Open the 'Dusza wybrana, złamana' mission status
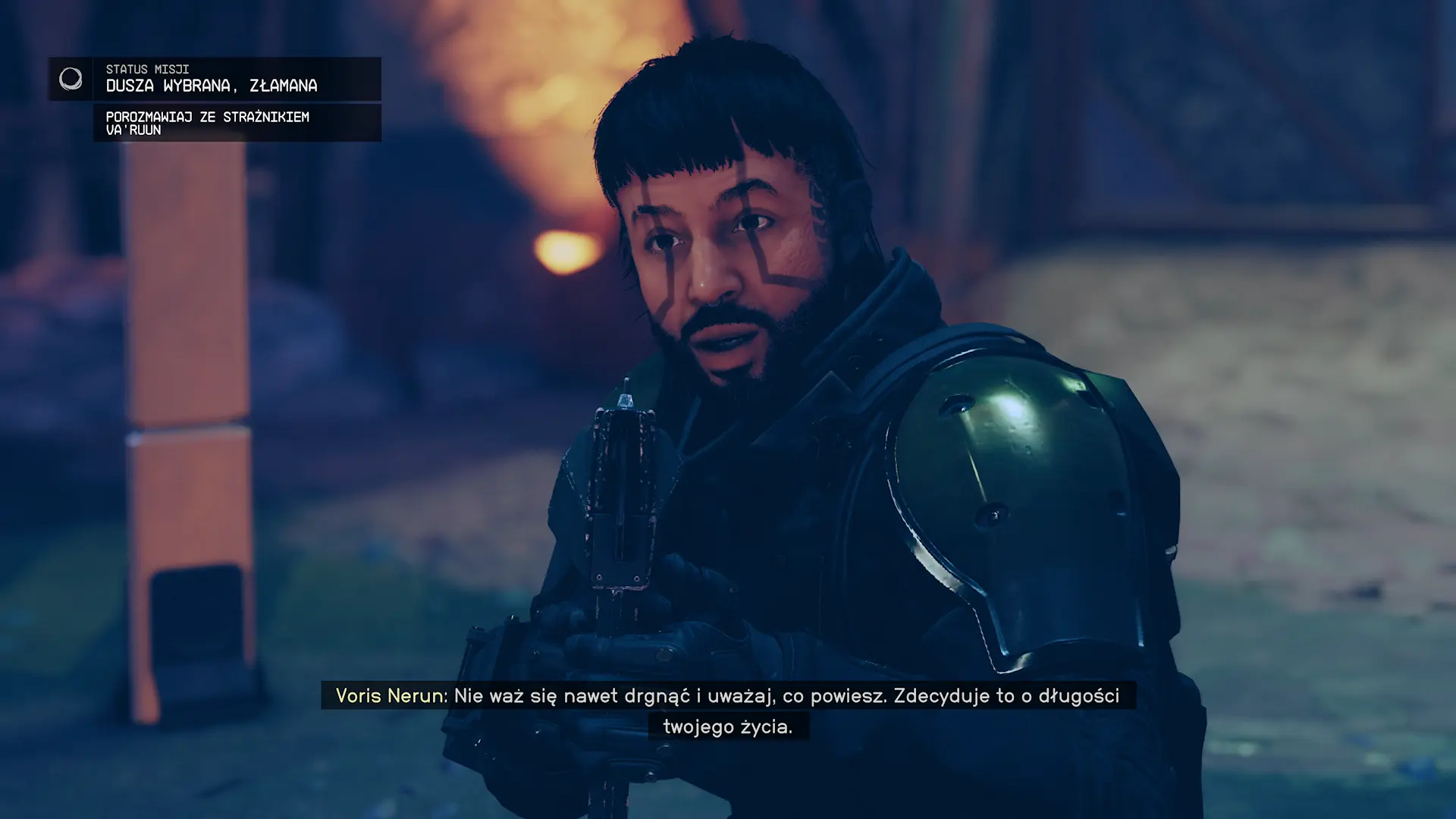1456x819 pixels. tap(212, 86)
